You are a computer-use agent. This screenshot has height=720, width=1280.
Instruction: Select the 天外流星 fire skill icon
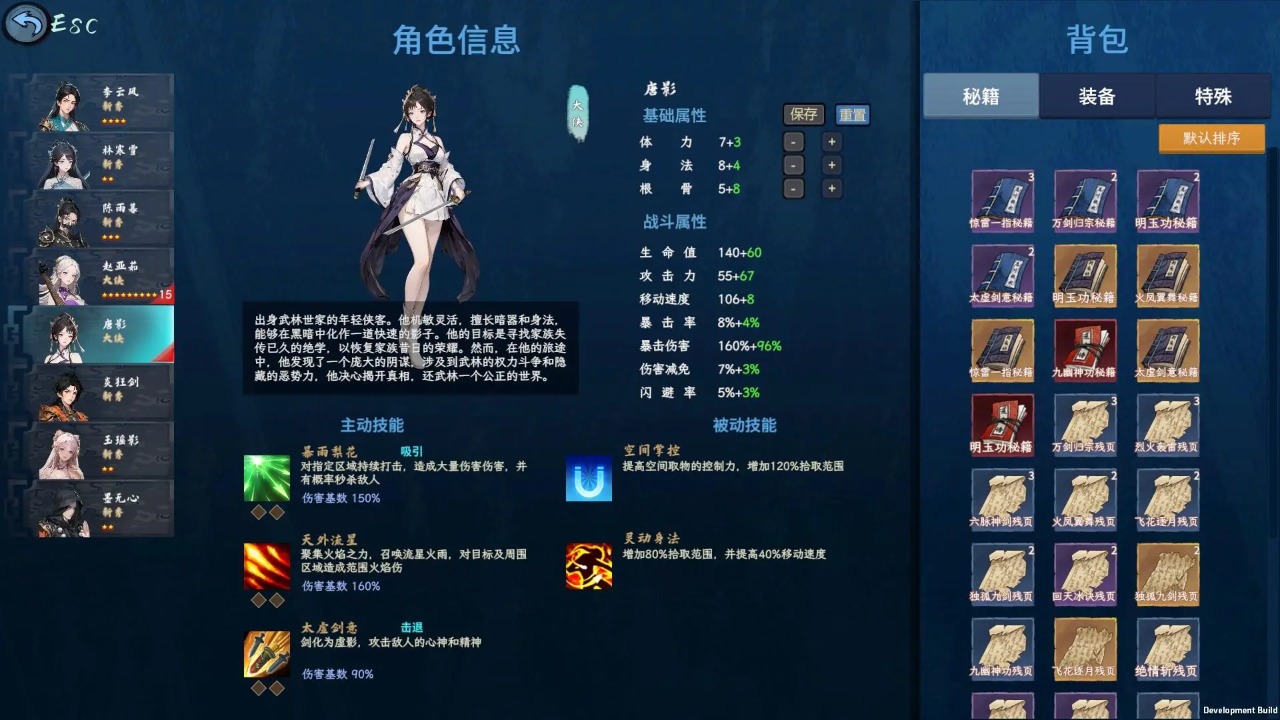tap(267, 567)
